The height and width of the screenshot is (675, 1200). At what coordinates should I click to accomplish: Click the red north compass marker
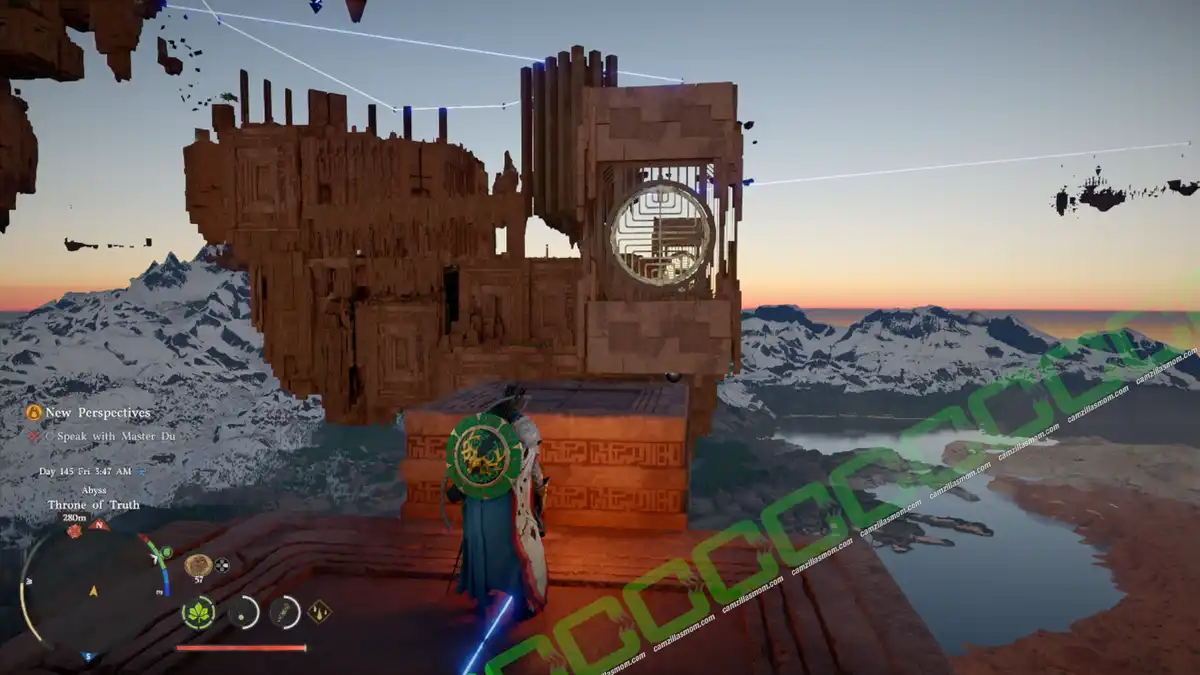(x=98, y=524)
